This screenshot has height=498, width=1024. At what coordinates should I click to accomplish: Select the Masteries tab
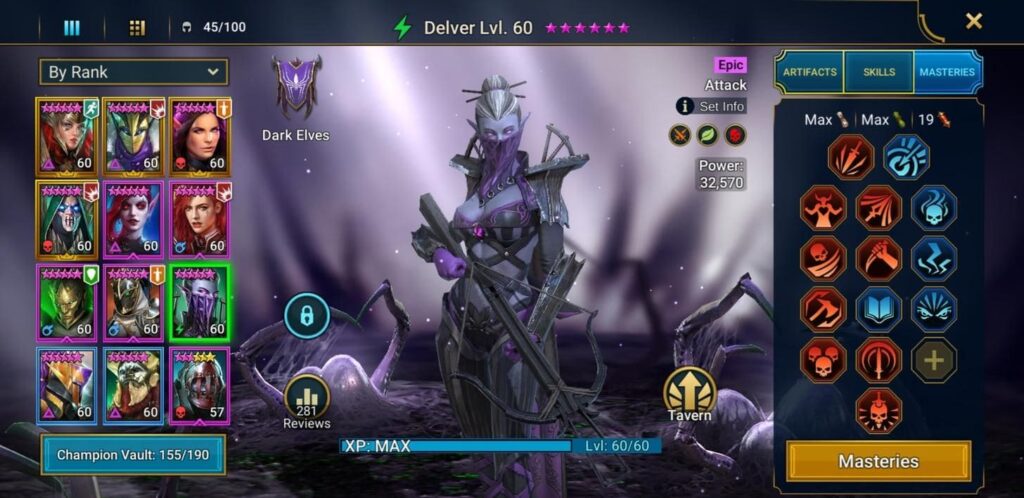click(948, 72)
